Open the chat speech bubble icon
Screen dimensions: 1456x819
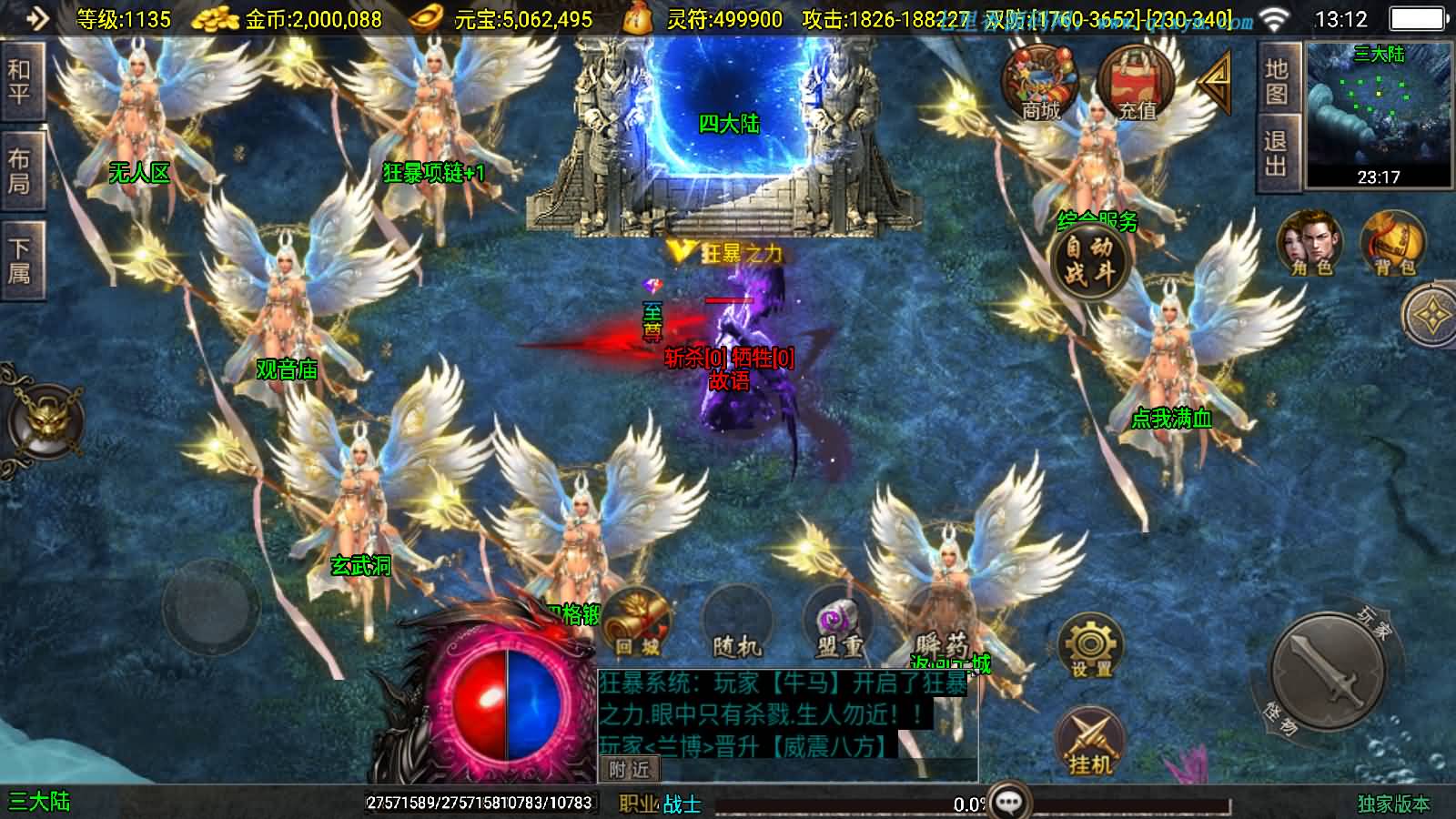click(x=1010, y=802)
